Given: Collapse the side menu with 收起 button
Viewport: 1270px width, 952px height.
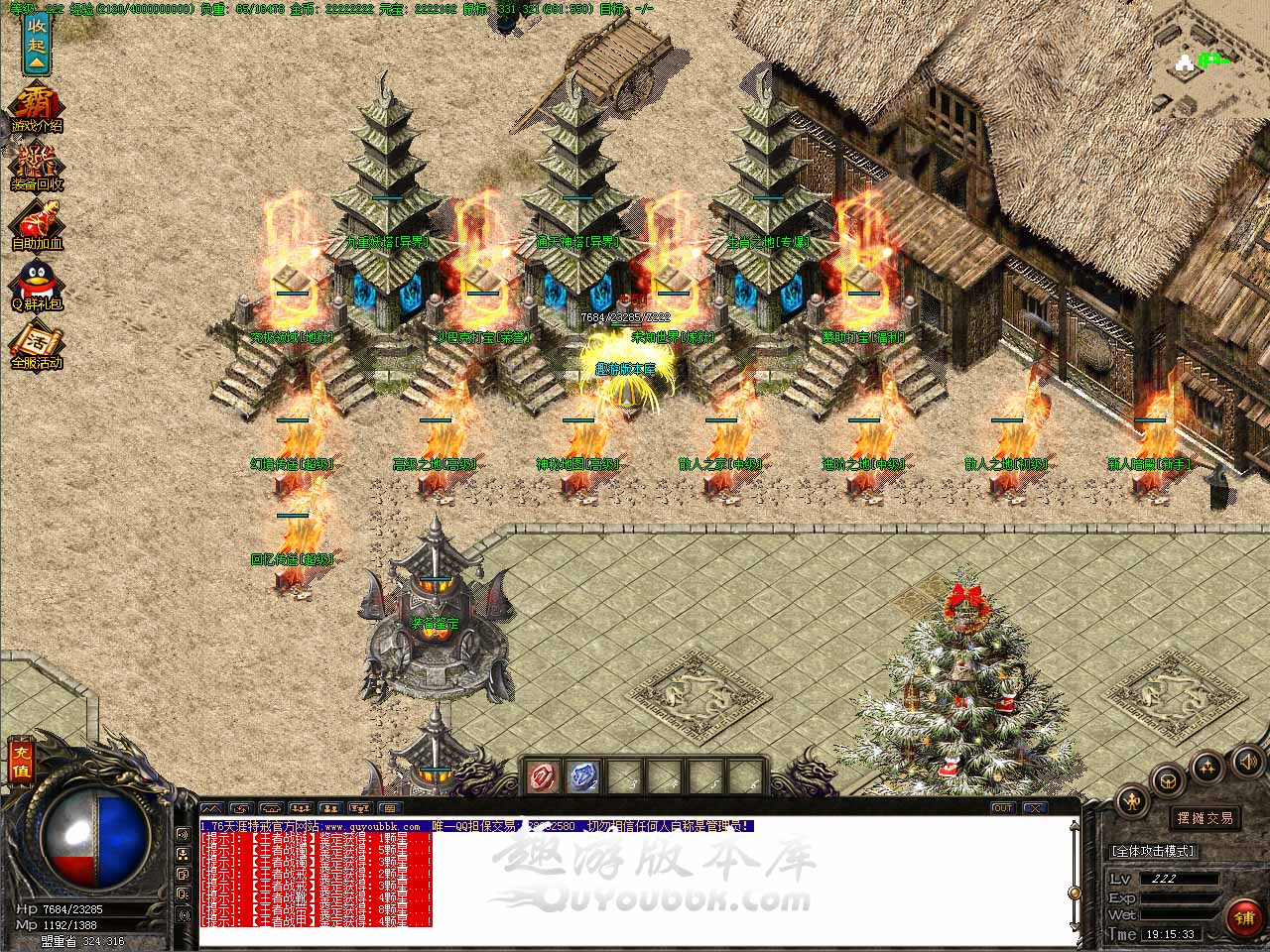Looking at the screenshot, I should pyautogui.click(x=37, y=43).
